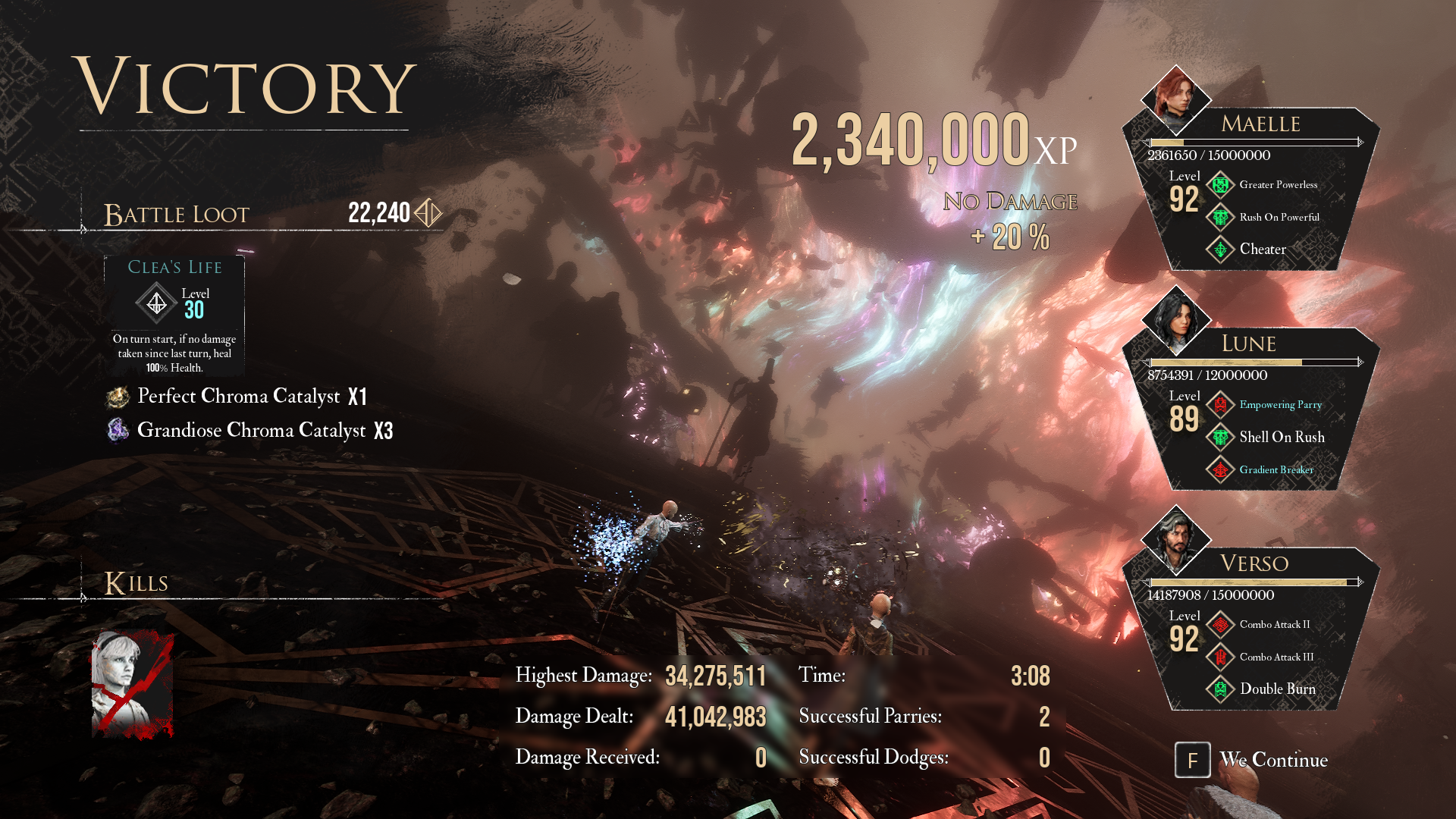Select the Clea's Life picto card
The height and width of the screenshot is (819, 1456).
(x=174, y=315)
